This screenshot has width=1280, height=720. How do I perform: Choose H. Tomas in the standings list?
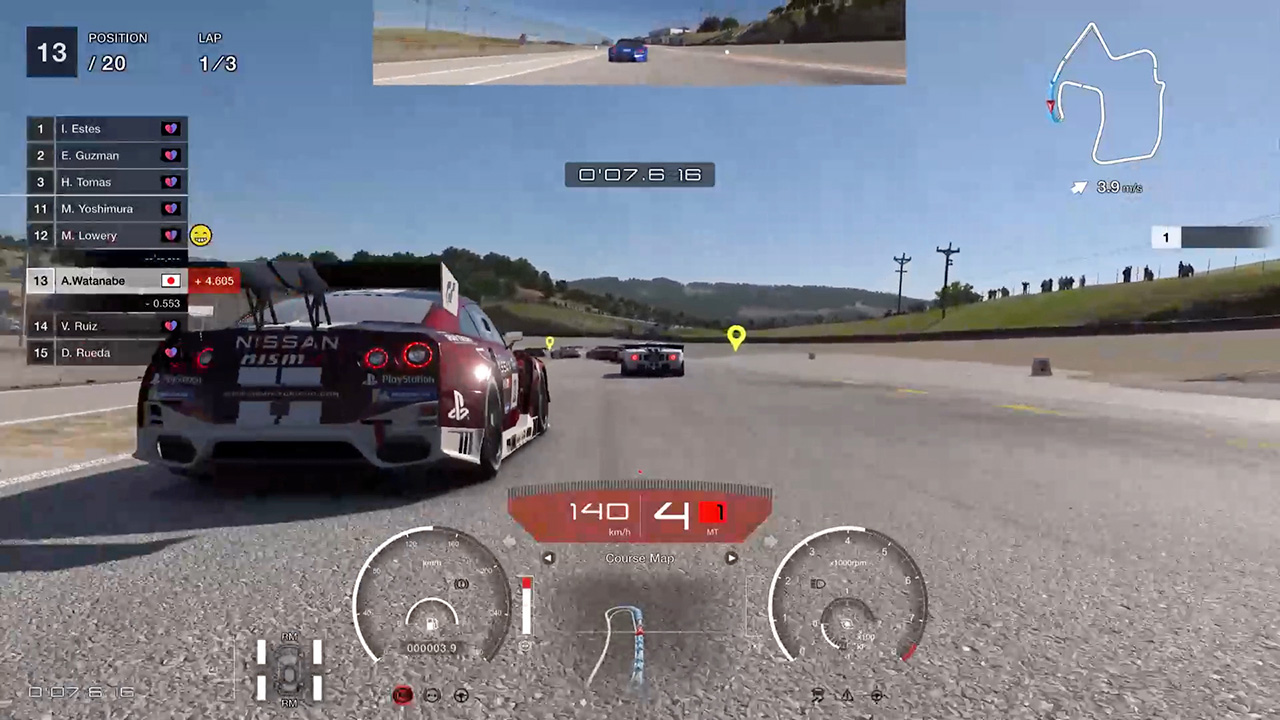pos(106,182)
